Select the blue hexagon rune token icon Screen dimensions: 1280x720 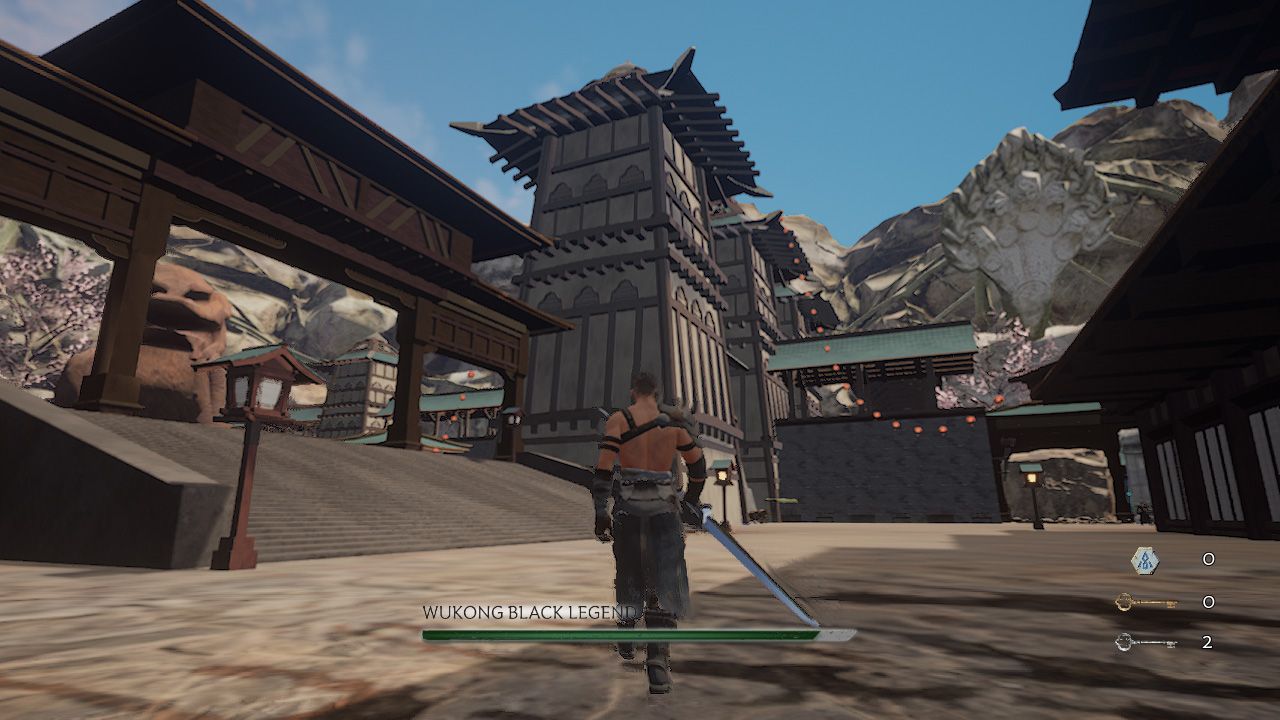click(x=1145, y=560)
